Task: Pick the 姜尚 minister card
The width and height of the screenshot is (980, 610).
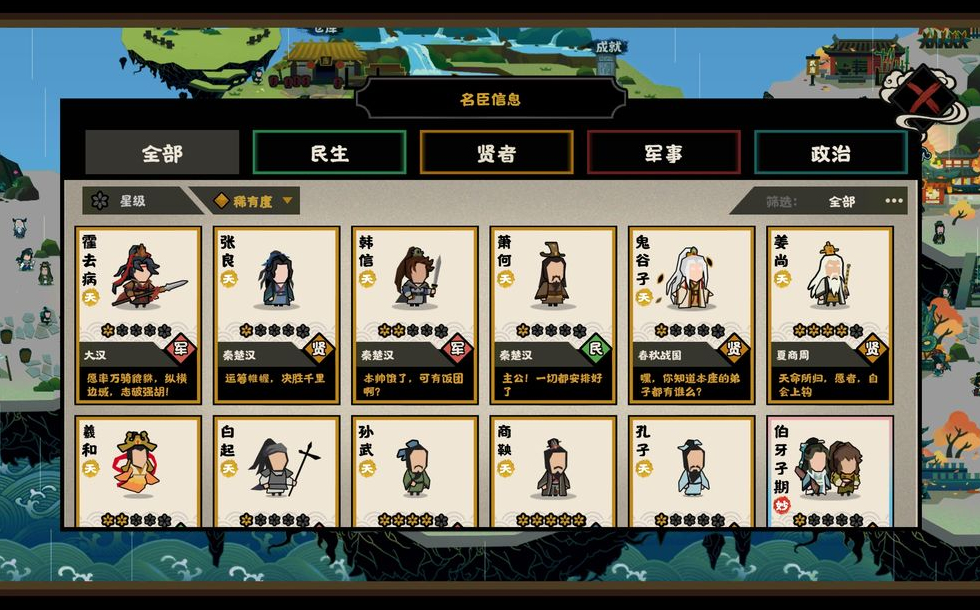Action: pyautogui.click(x=830, y=314)
